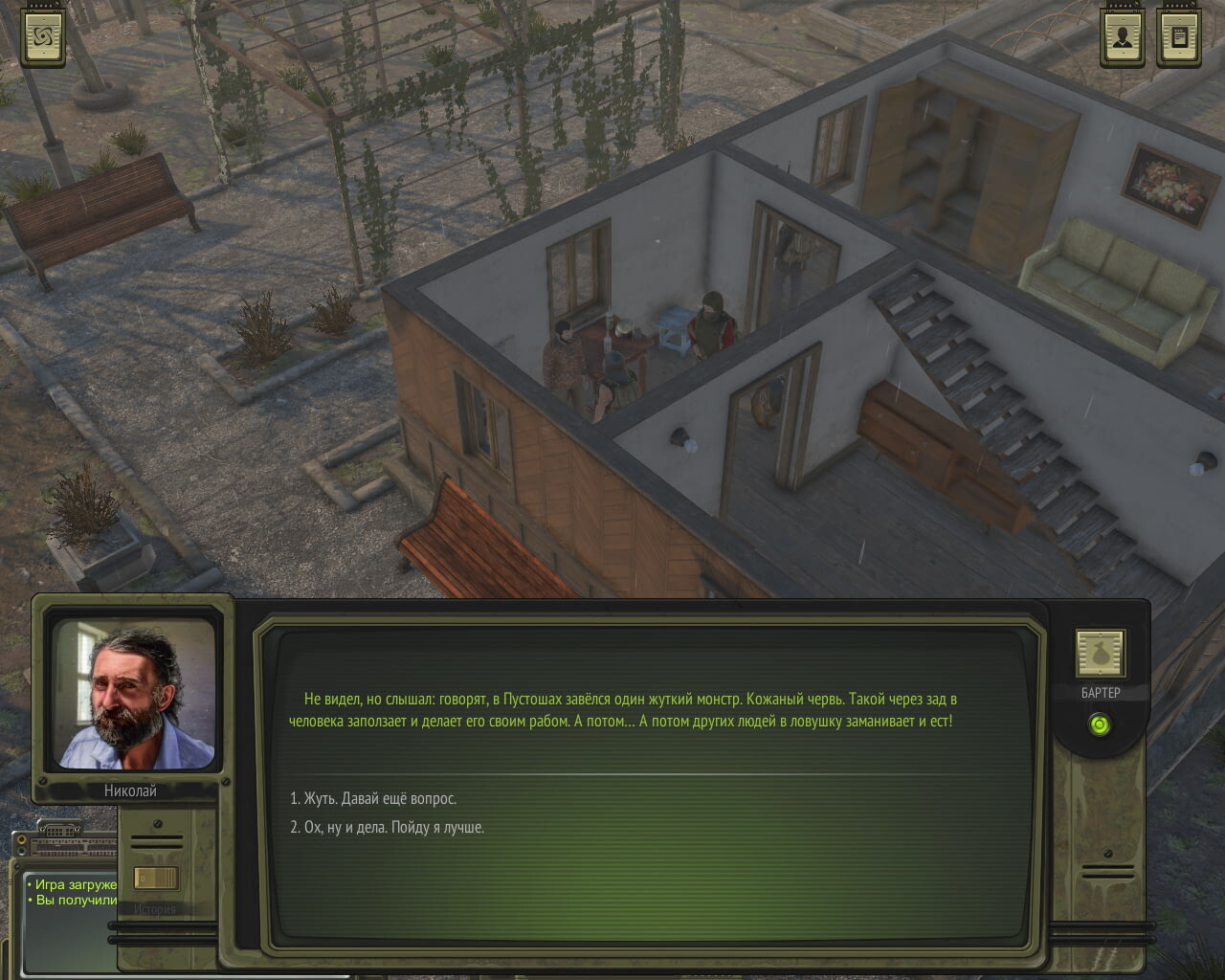Click the spiral emblem menu icon

click(44, 37)
